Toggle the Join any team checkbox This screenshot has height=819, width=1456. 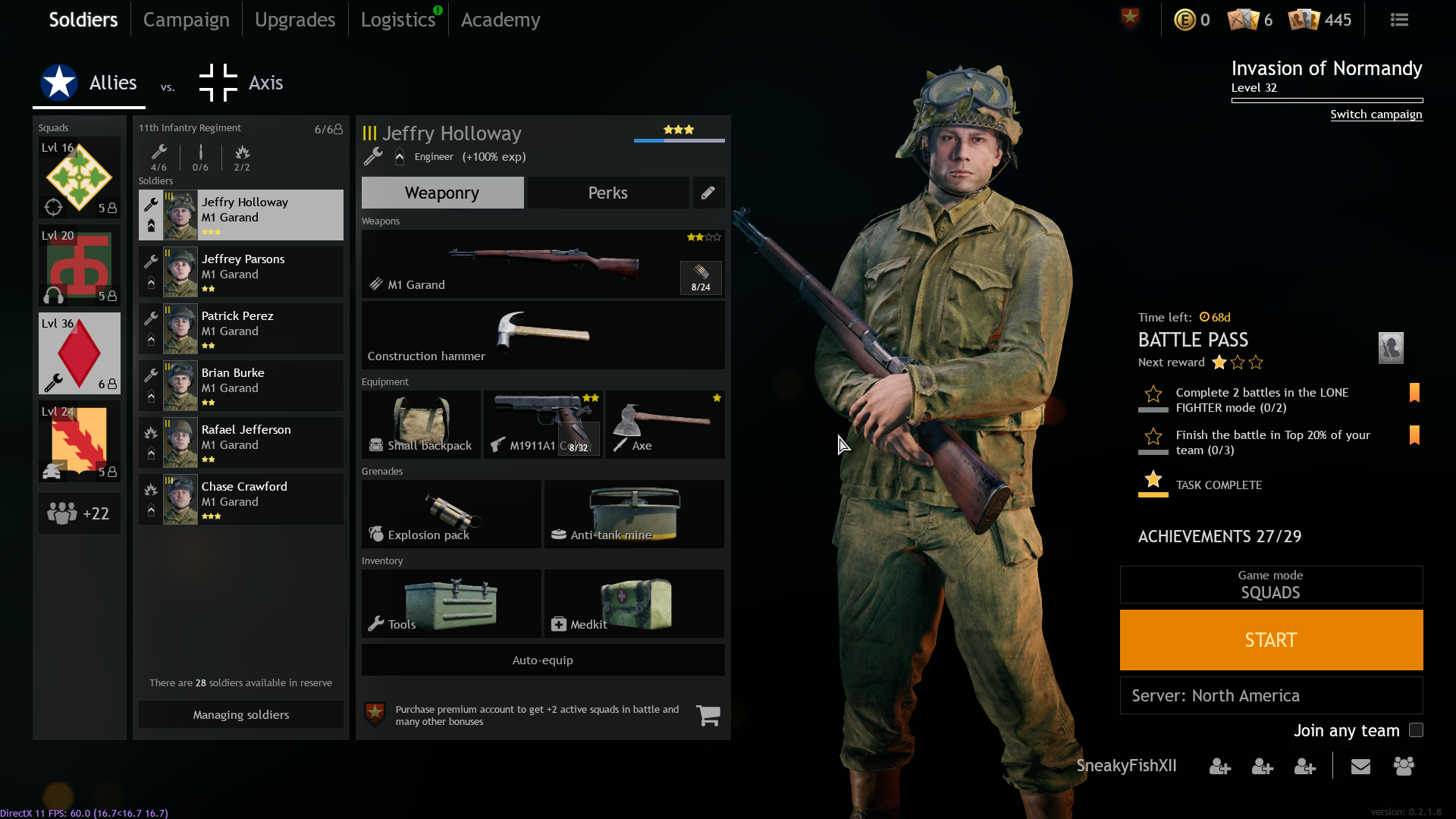coord(1416,730)
